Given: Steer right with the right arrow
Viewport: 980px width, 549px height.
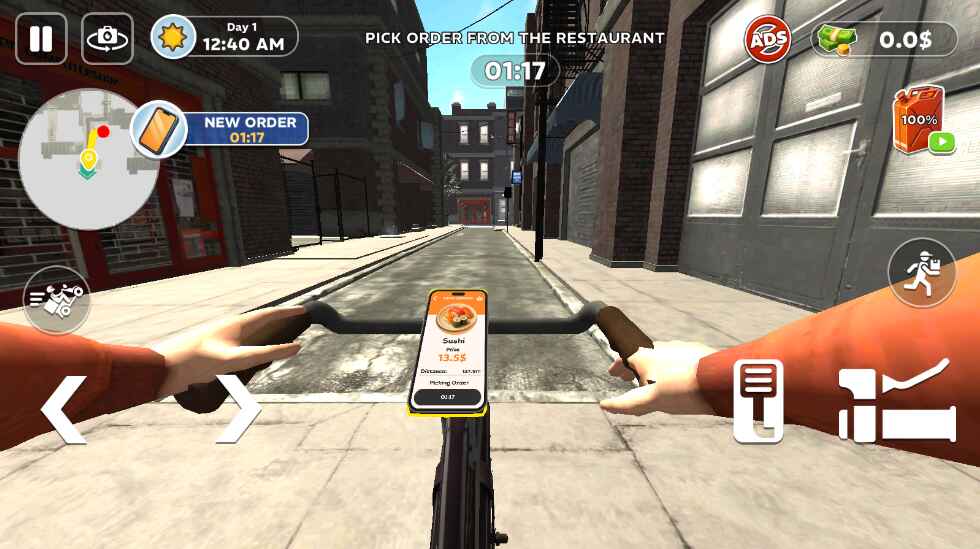Looking at the screenshot, I should 238,408.
